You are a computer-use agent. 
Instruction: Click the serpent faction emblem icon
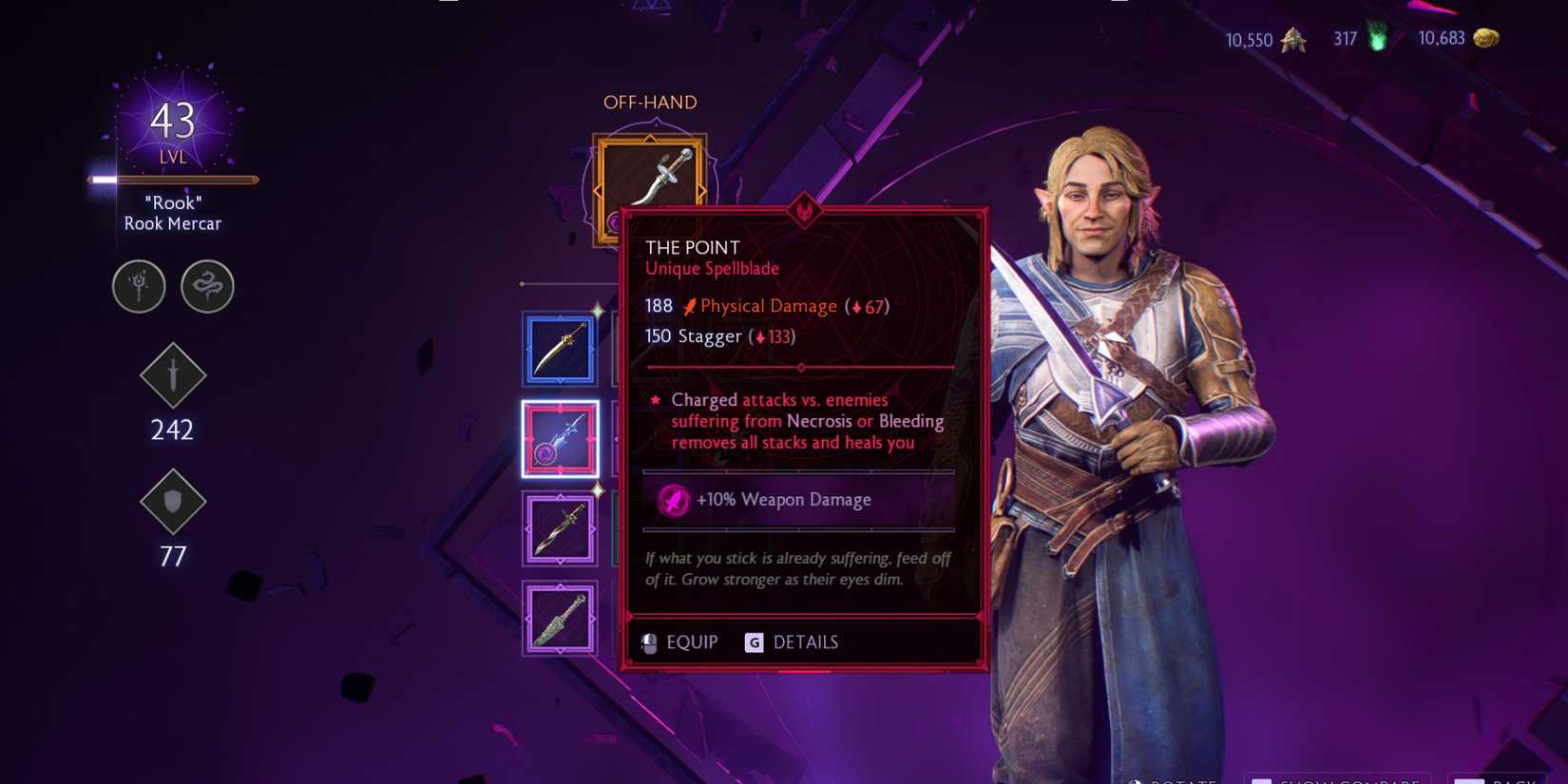(x=207, y=286)
